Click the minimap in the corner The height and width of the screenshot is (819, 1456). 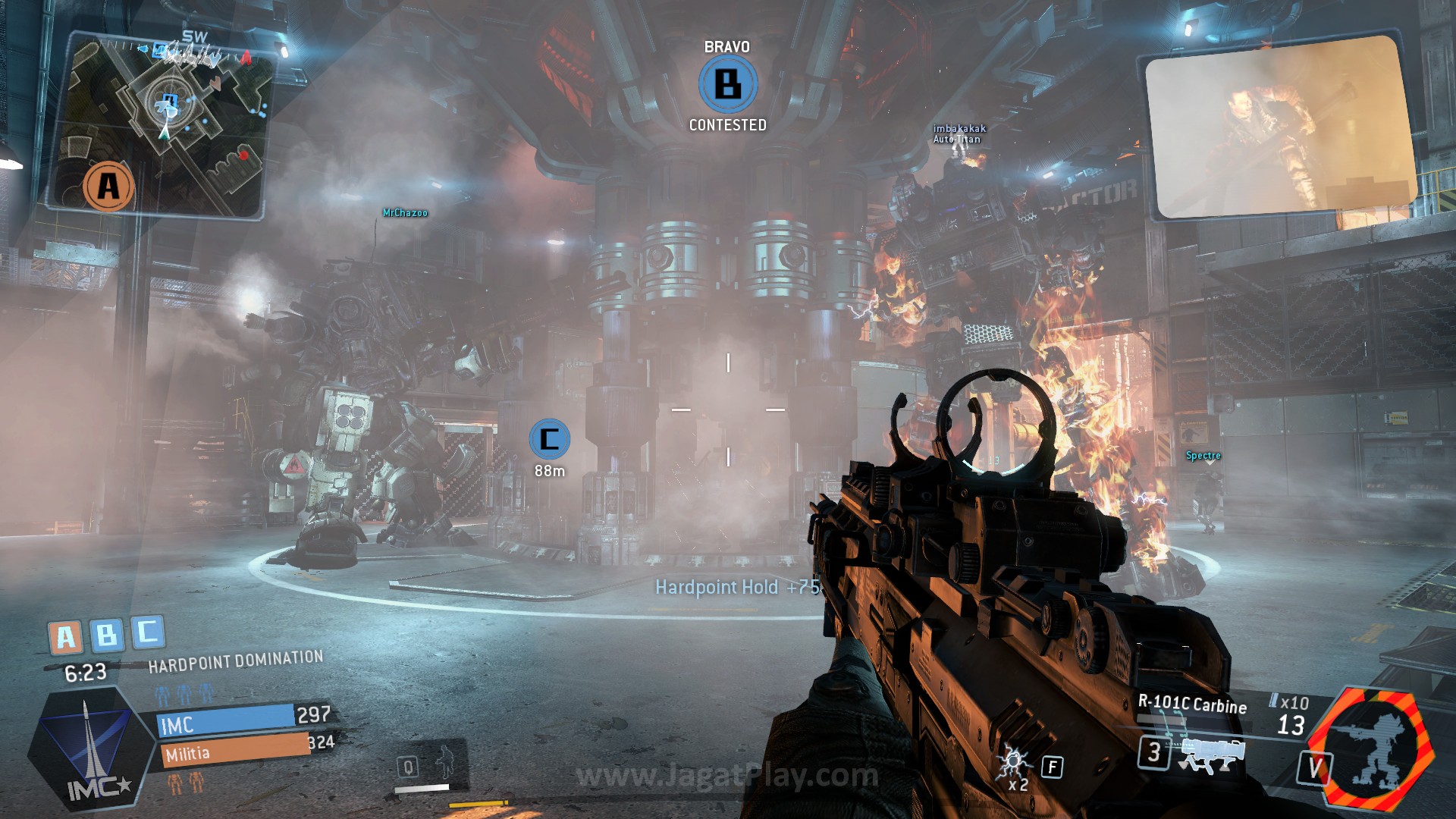(x=163, y=125)
